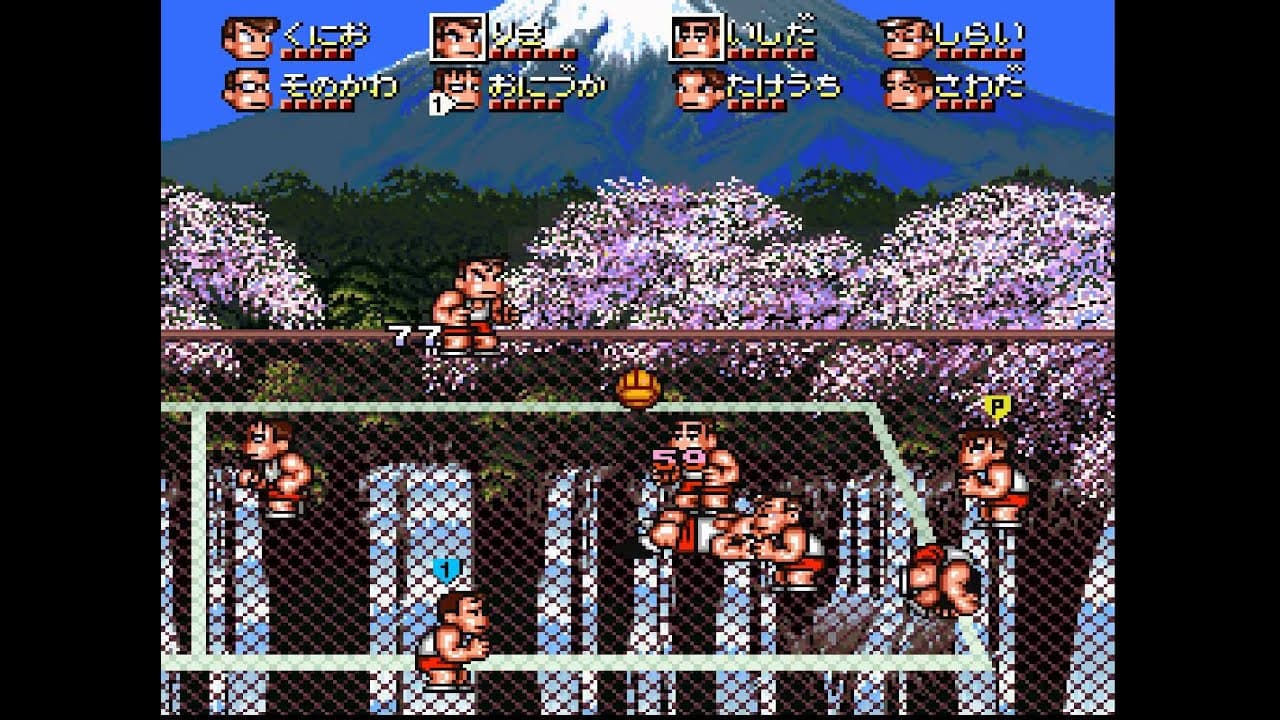Select Sonokawa's face portrait
The height and width of the screenshot is (720, 1280).
(x=249, y=88)
